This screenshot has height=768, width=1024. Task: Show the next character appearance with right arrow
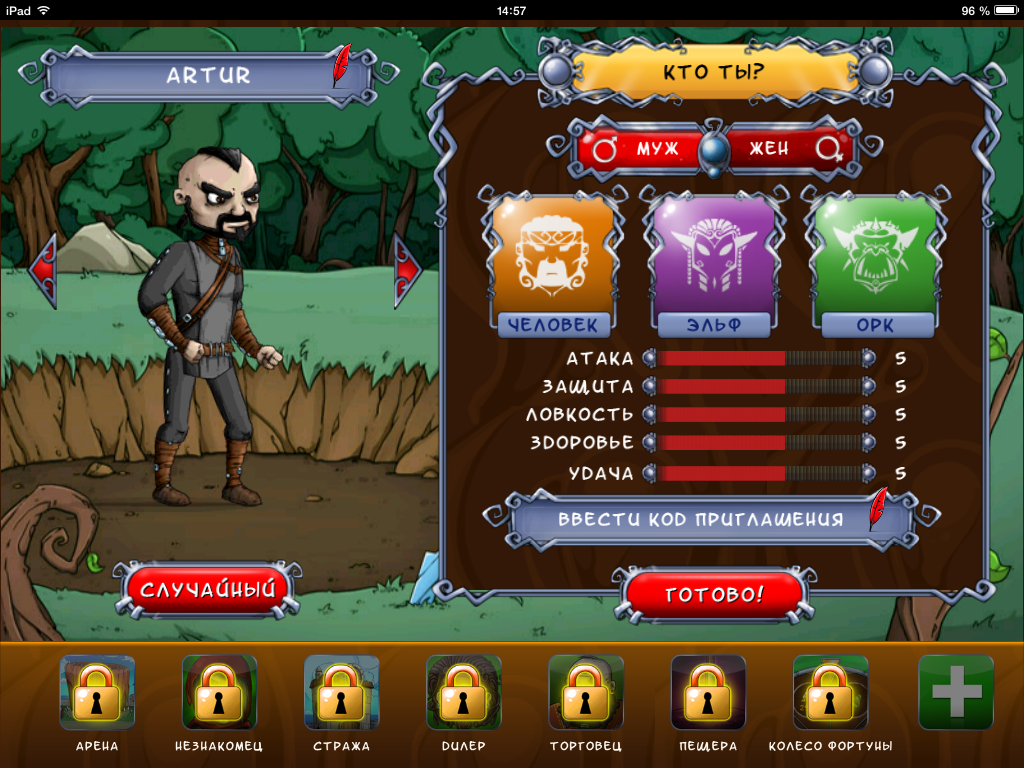pyautogui.click(x=408, y=269)
